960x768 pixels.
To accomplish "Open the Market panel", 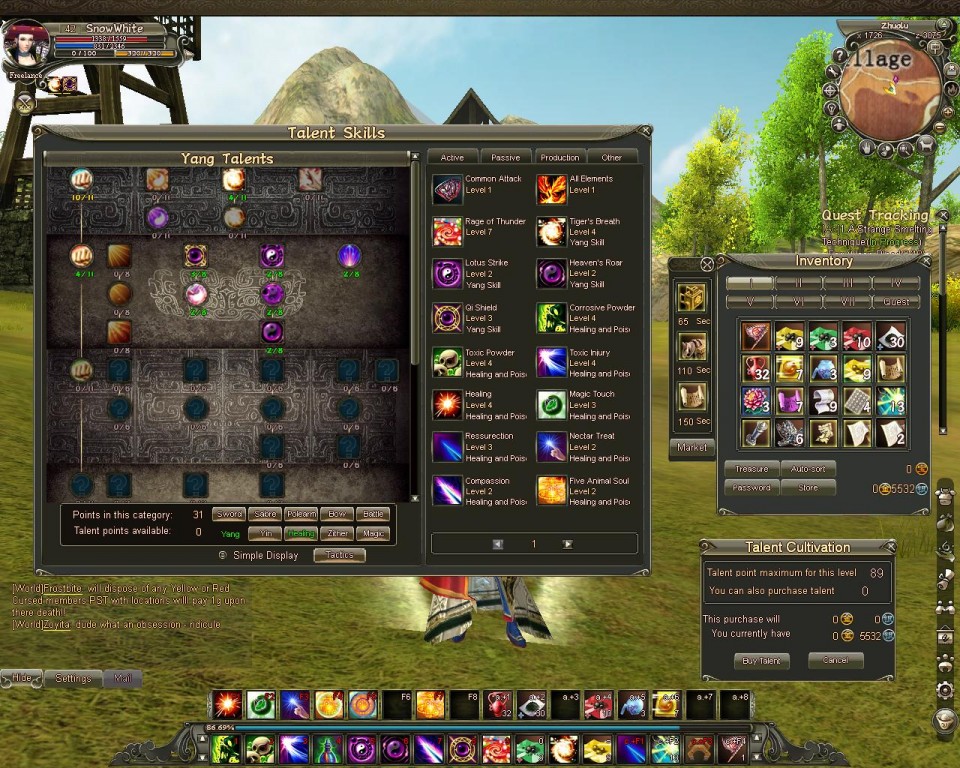I will tap(692, 447).
